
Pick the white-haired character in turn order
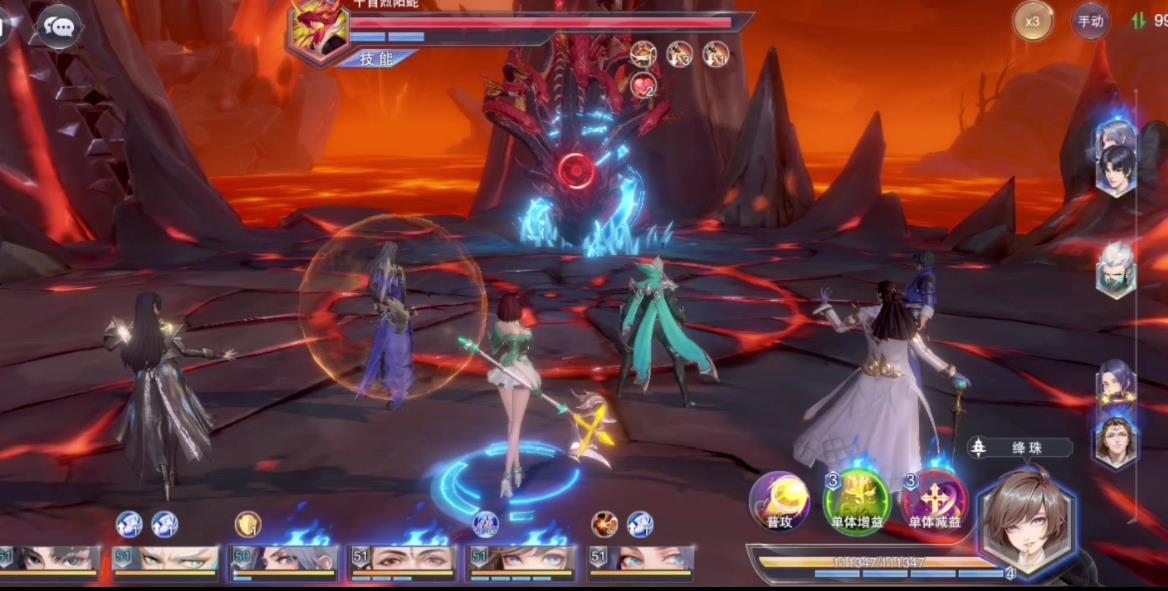point(1116,269)
